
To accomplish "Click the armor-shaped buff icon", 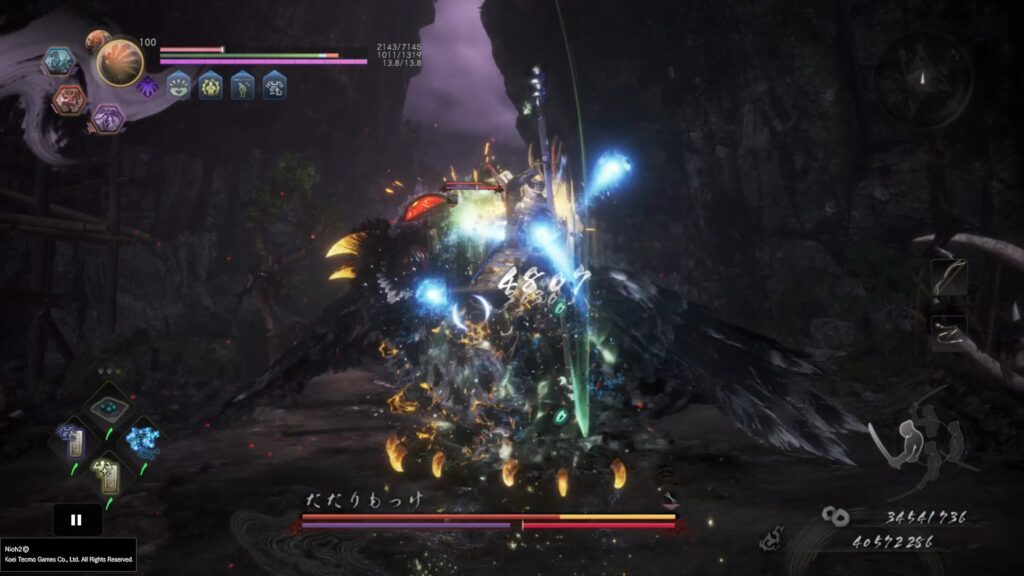I will [275, 86].
